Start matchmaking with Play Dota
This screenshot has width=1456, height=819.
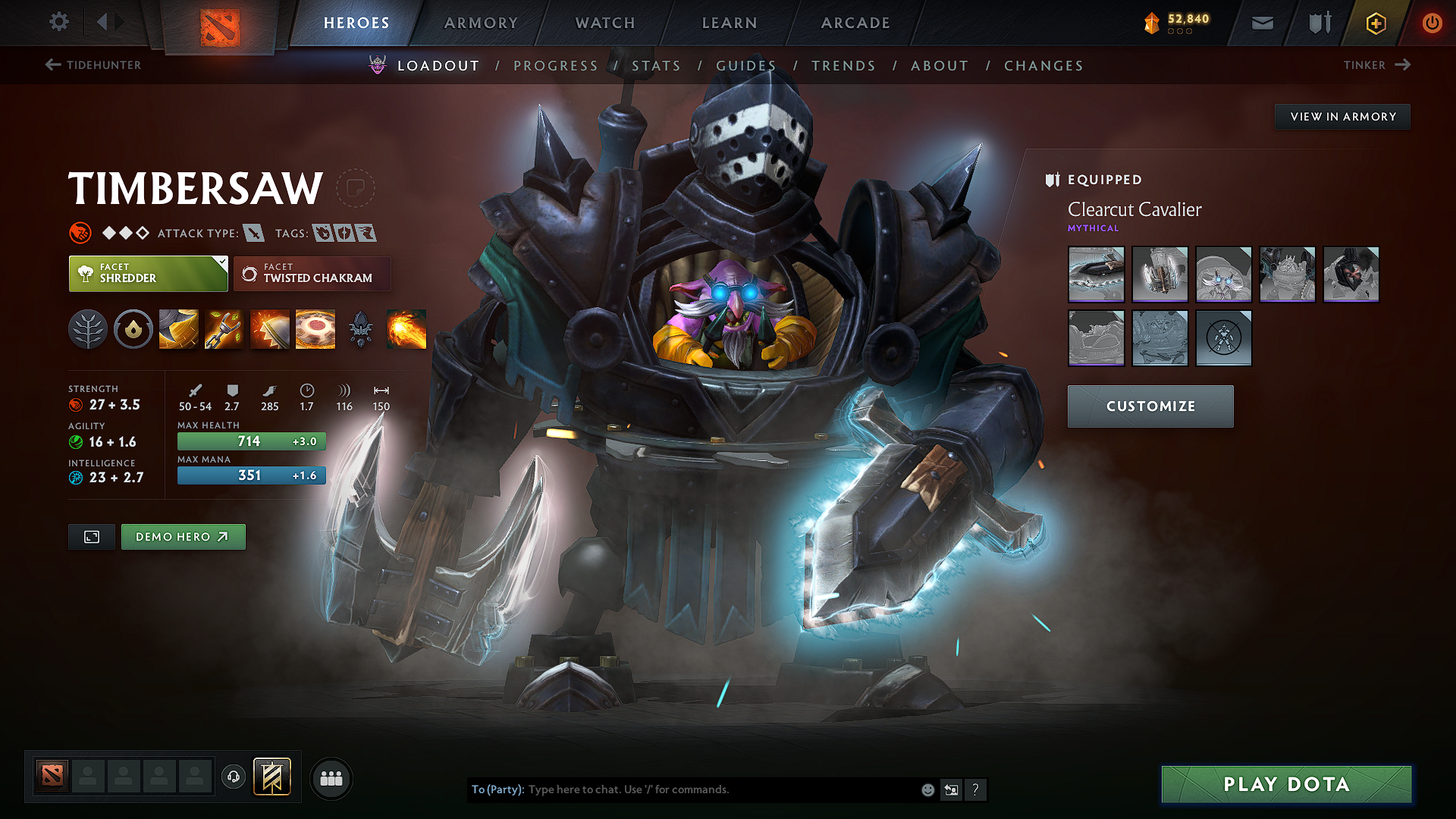(x=1286, y=784)
